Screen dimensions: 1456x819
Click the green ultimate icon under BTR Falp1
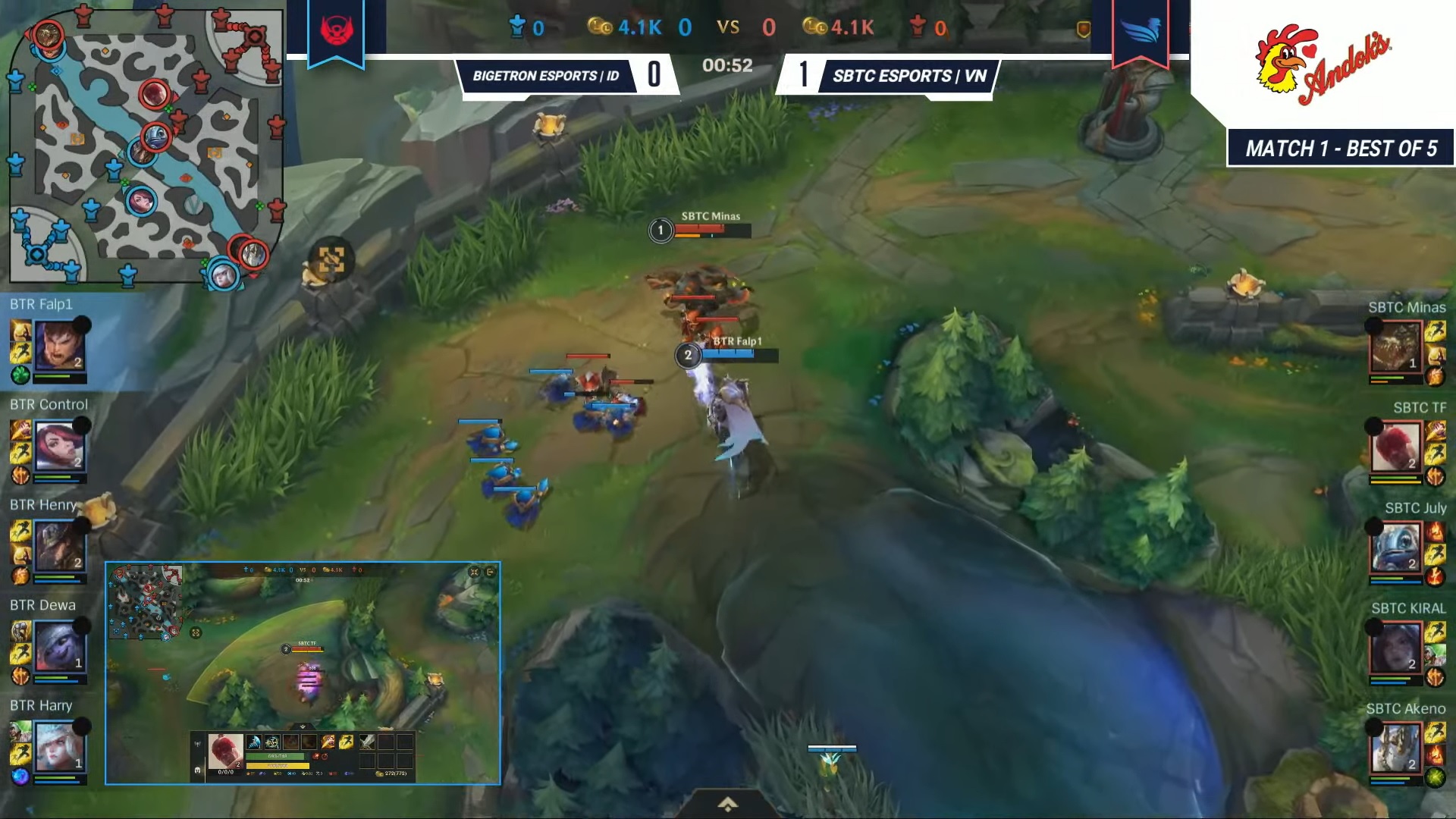click(x=20, y=375)
